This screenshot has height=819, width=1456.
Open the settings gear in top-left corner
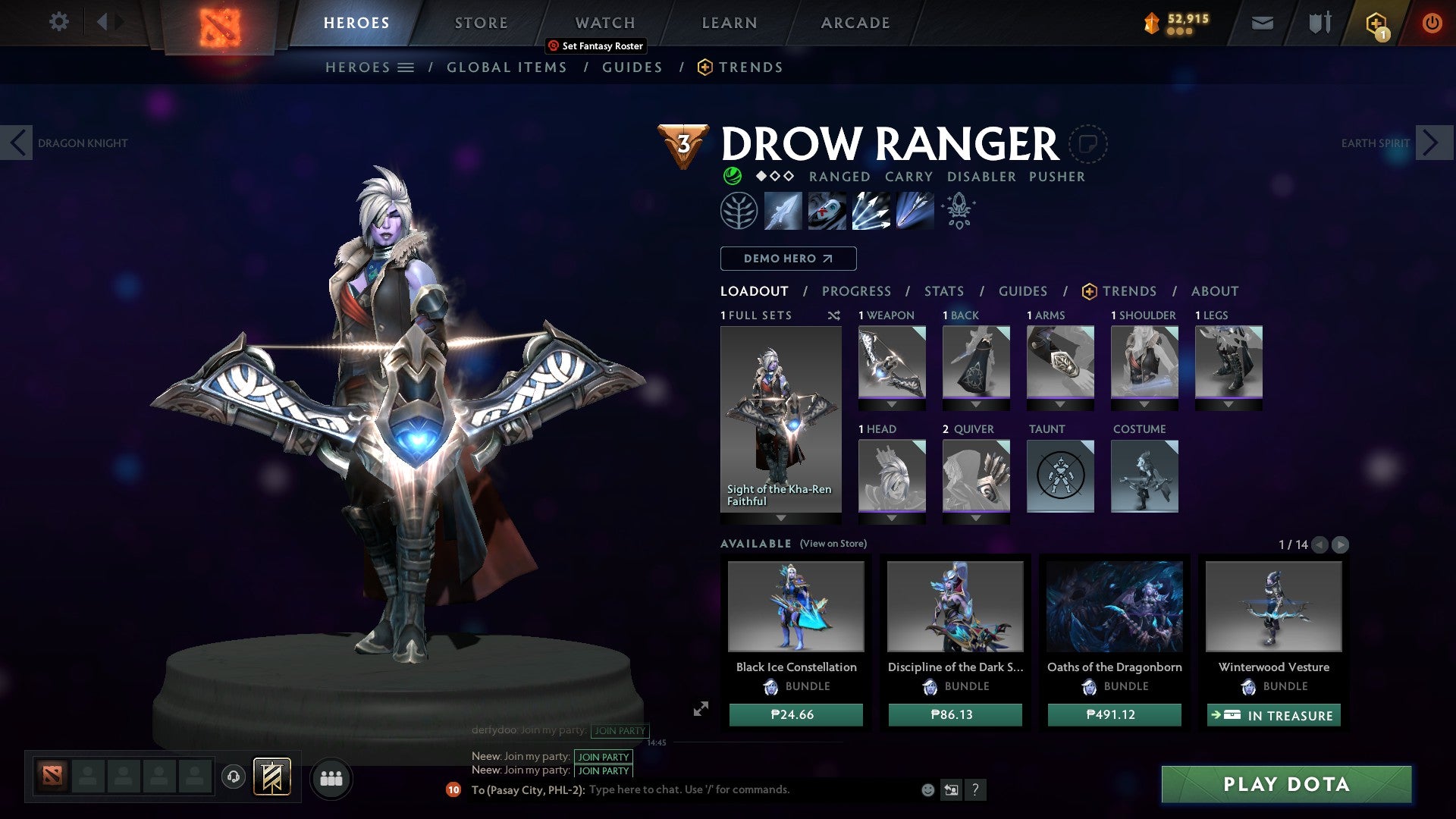58,22
